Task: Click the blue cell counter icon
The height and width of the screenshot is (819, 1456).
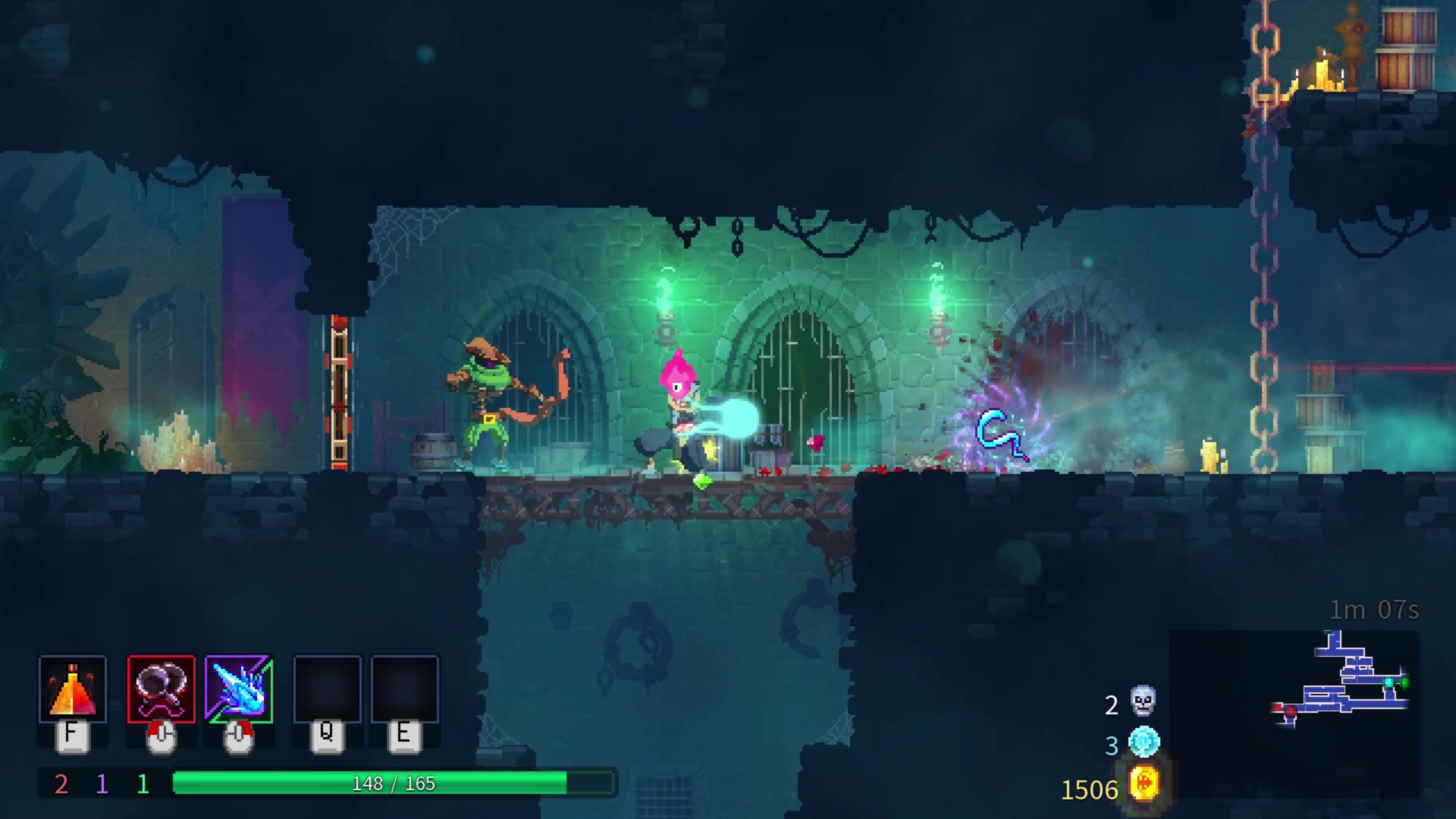Action: tap(1144, 742)
